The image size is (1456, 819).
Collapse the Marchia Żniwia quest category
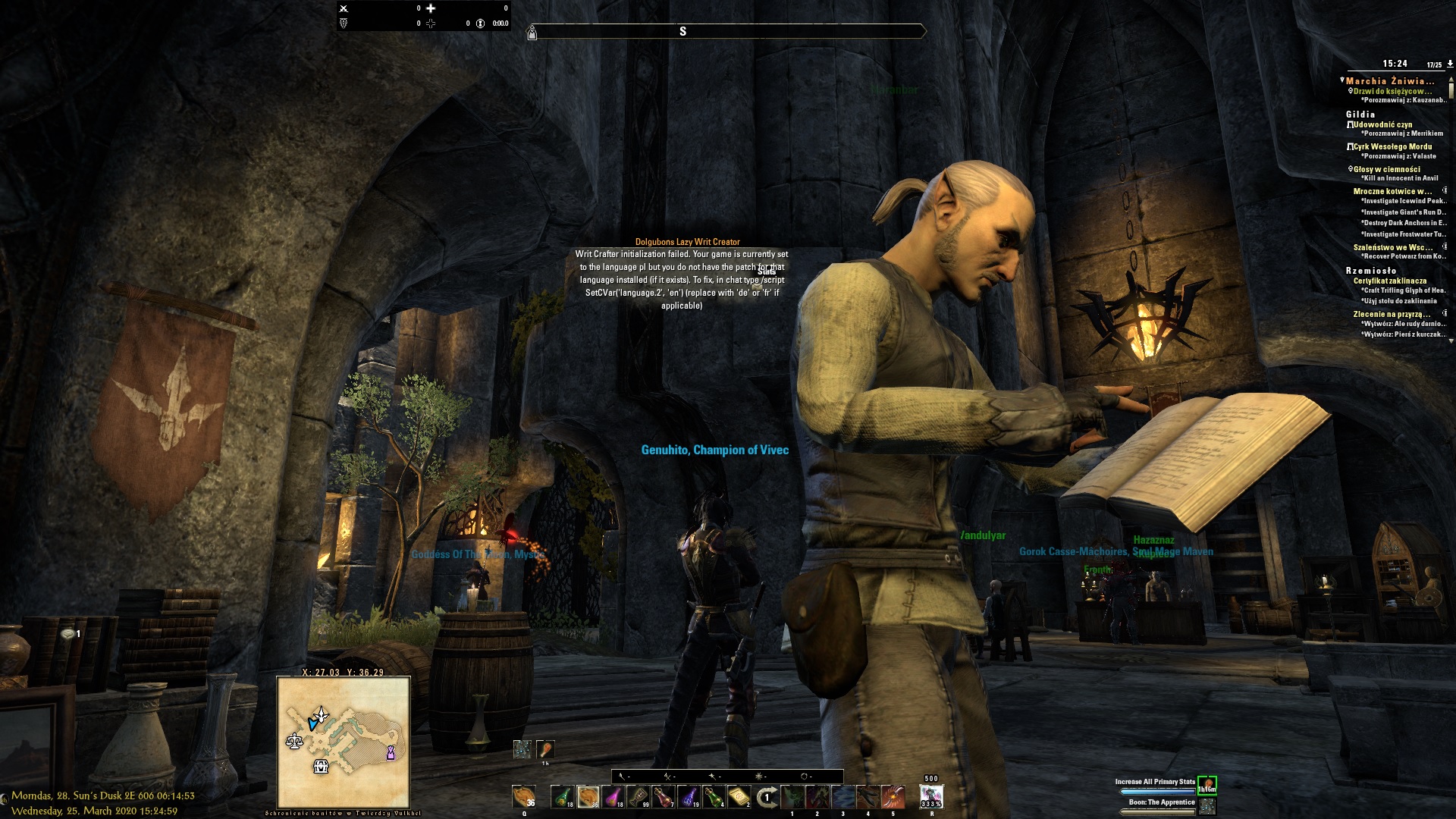click(1341, 80)
